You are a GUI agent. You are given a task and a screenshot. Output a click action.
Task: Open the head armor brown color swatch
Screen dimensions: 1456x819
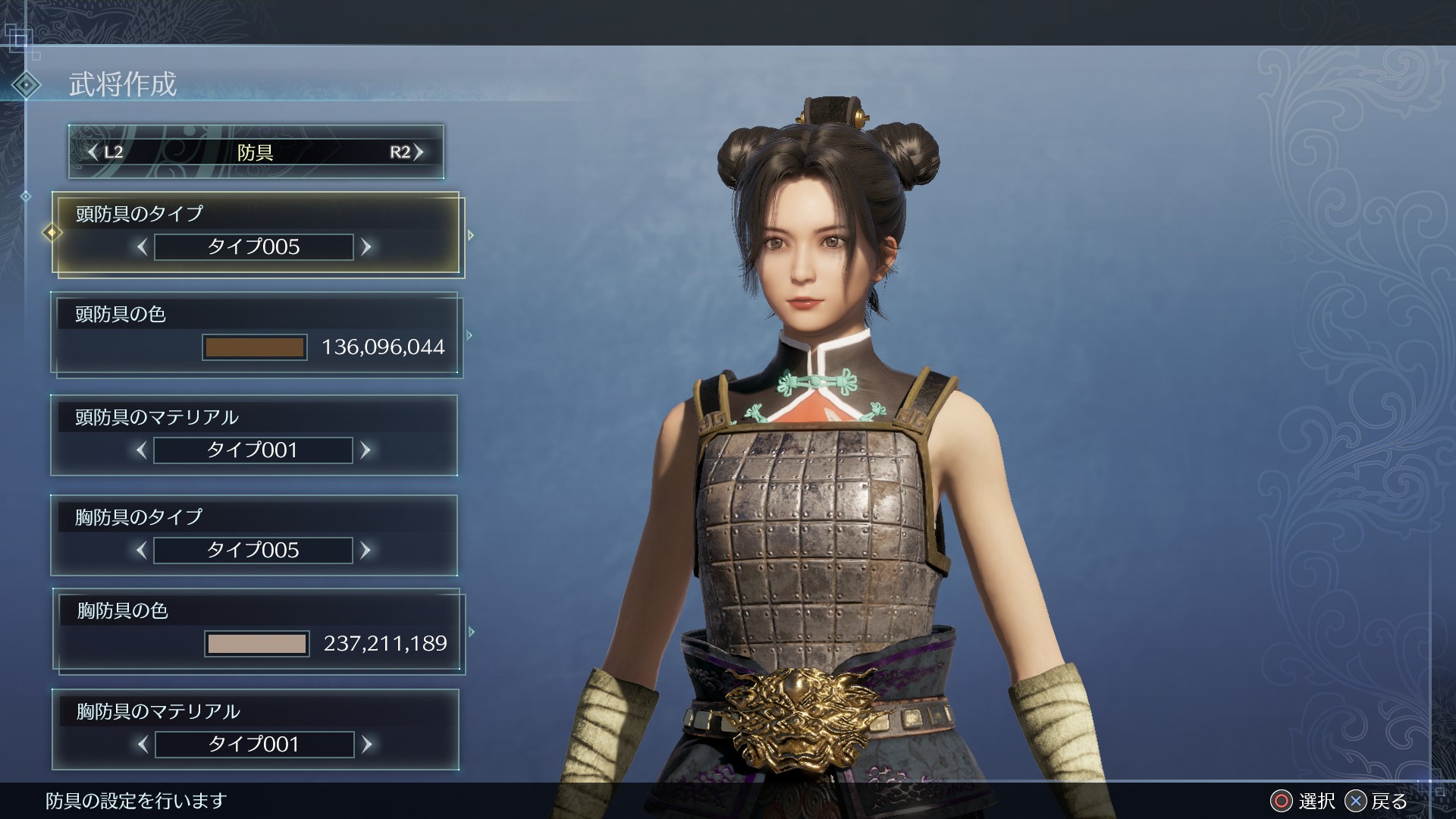[255, 347]
